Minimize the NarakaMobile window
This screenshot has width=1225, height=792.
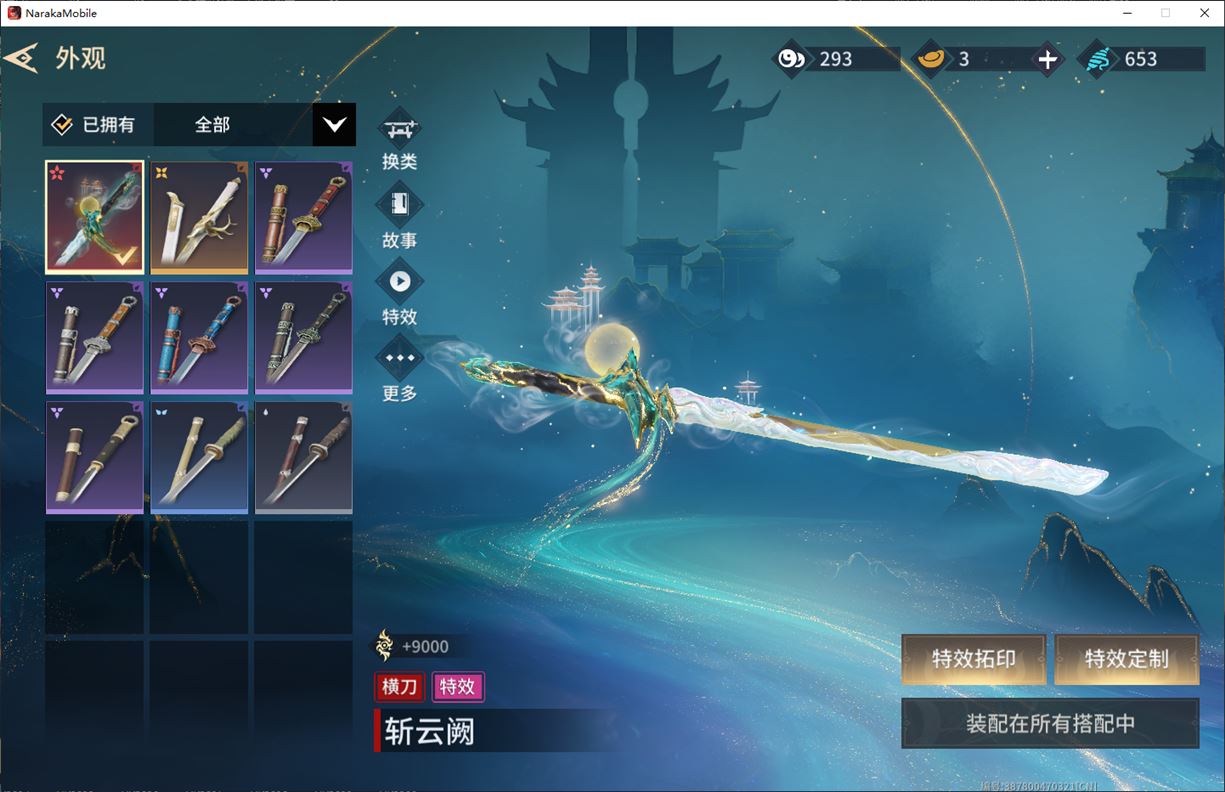point(1127,13)
